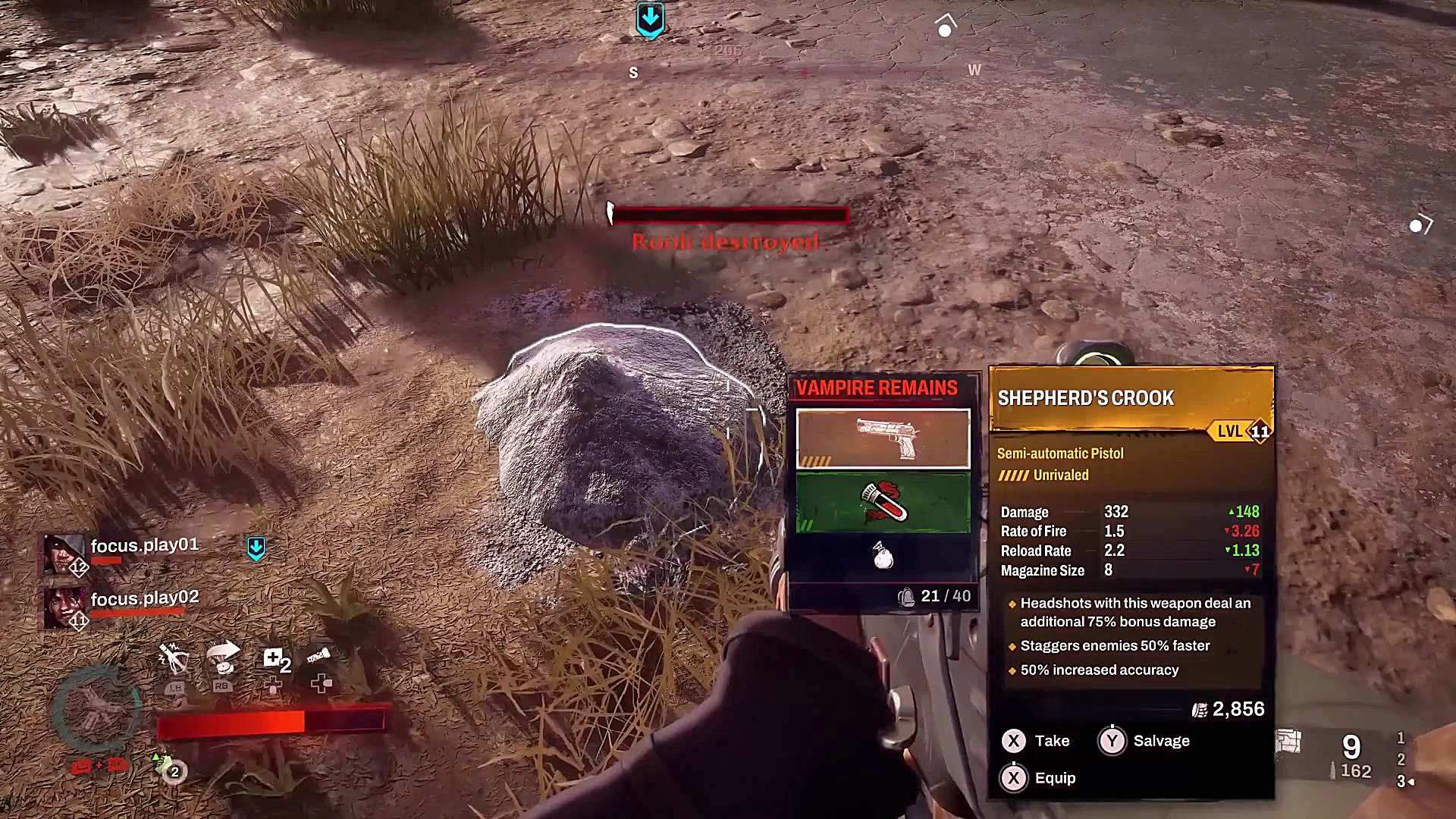Activate the crossbow bolt ability icon
Image resolution: width=1456 pixels, height=819 pixels.
pos(174,658)
